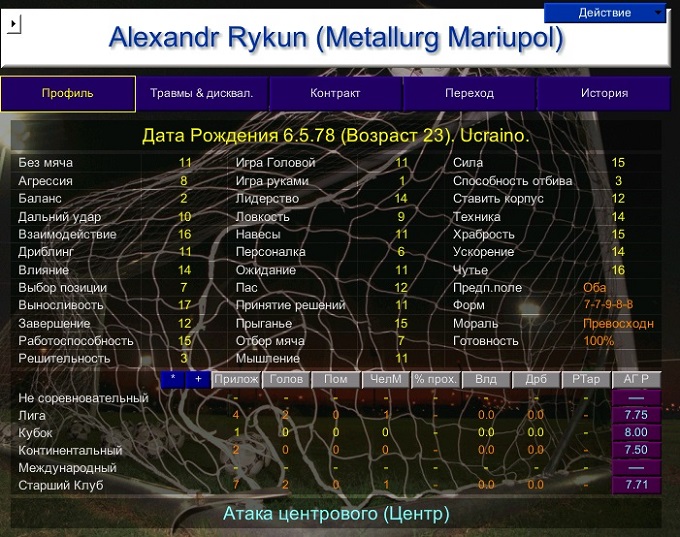The image size is (680, 537).
Task: Select the Голов column header
Action: [286, 379]
